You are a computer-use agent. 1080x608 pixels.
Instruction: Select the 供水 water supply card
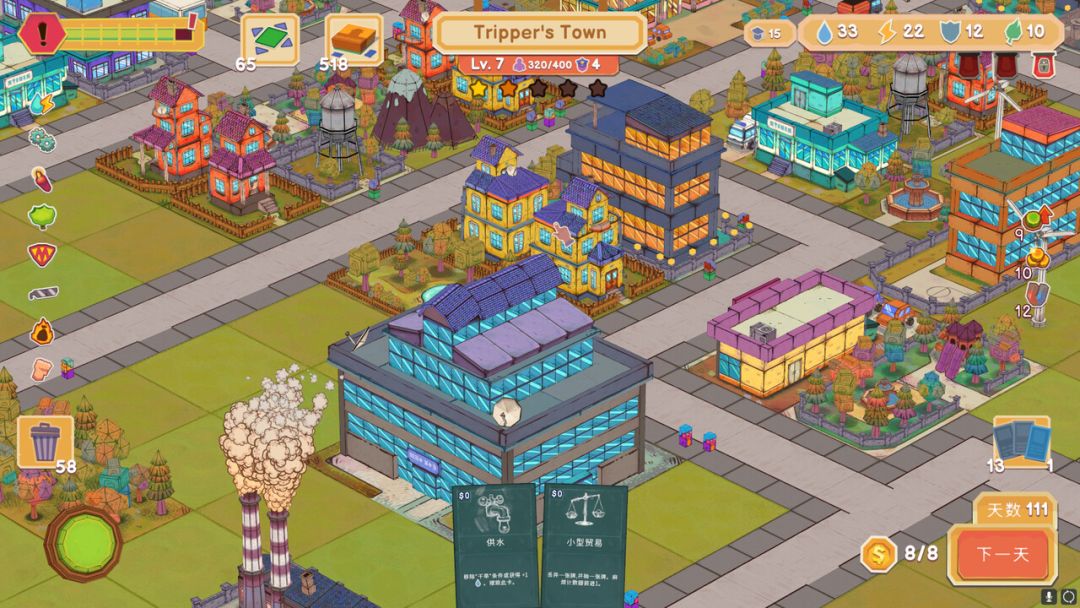(495, 545)
